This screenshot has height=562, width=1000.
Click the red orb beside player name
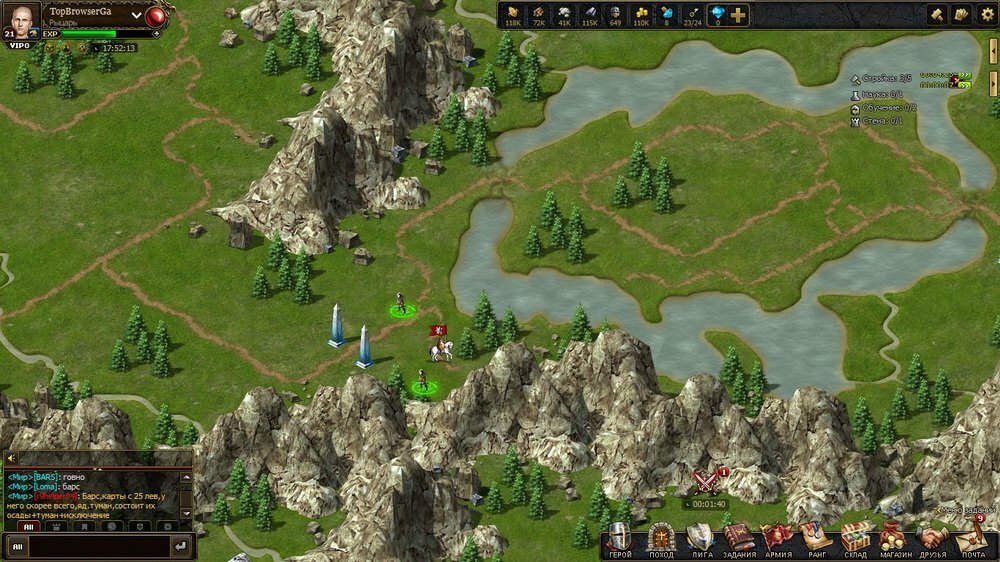[x=156, y=16]
